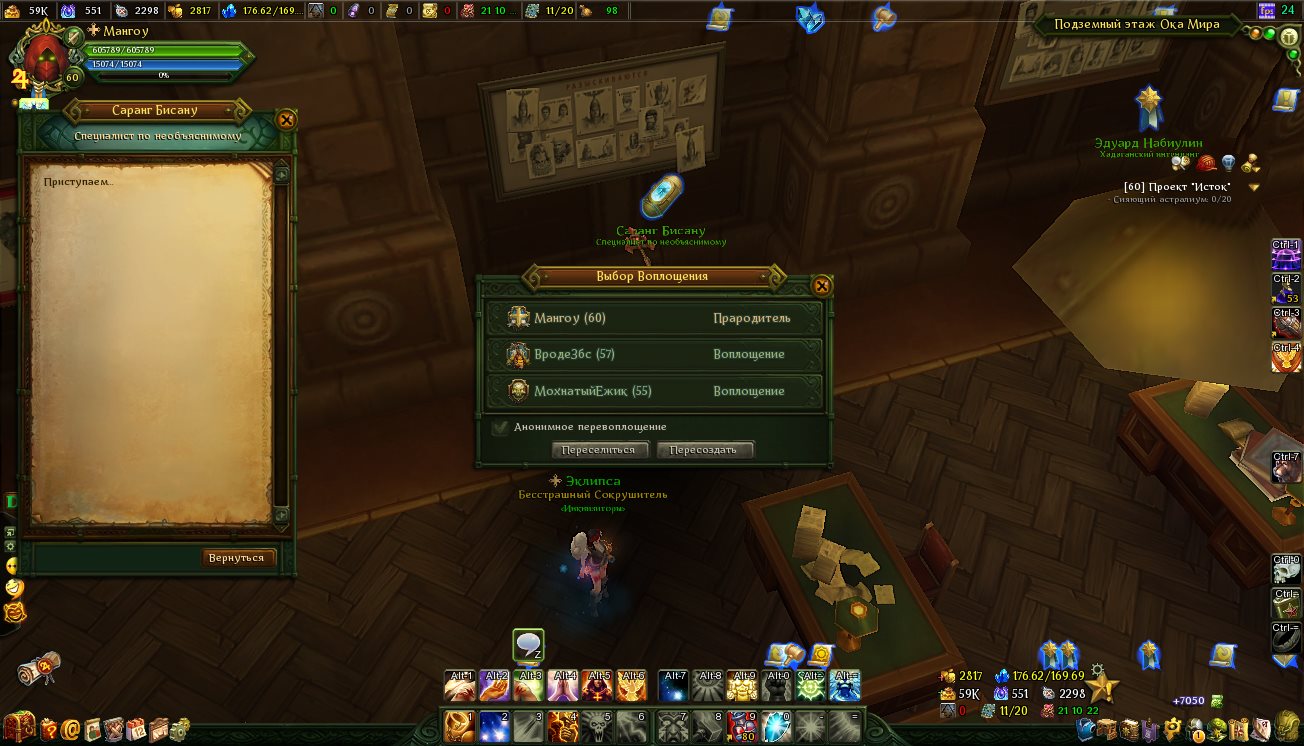Open the calendar icon showing 12
Viewport: 1304px width, 746px height.
136,728
